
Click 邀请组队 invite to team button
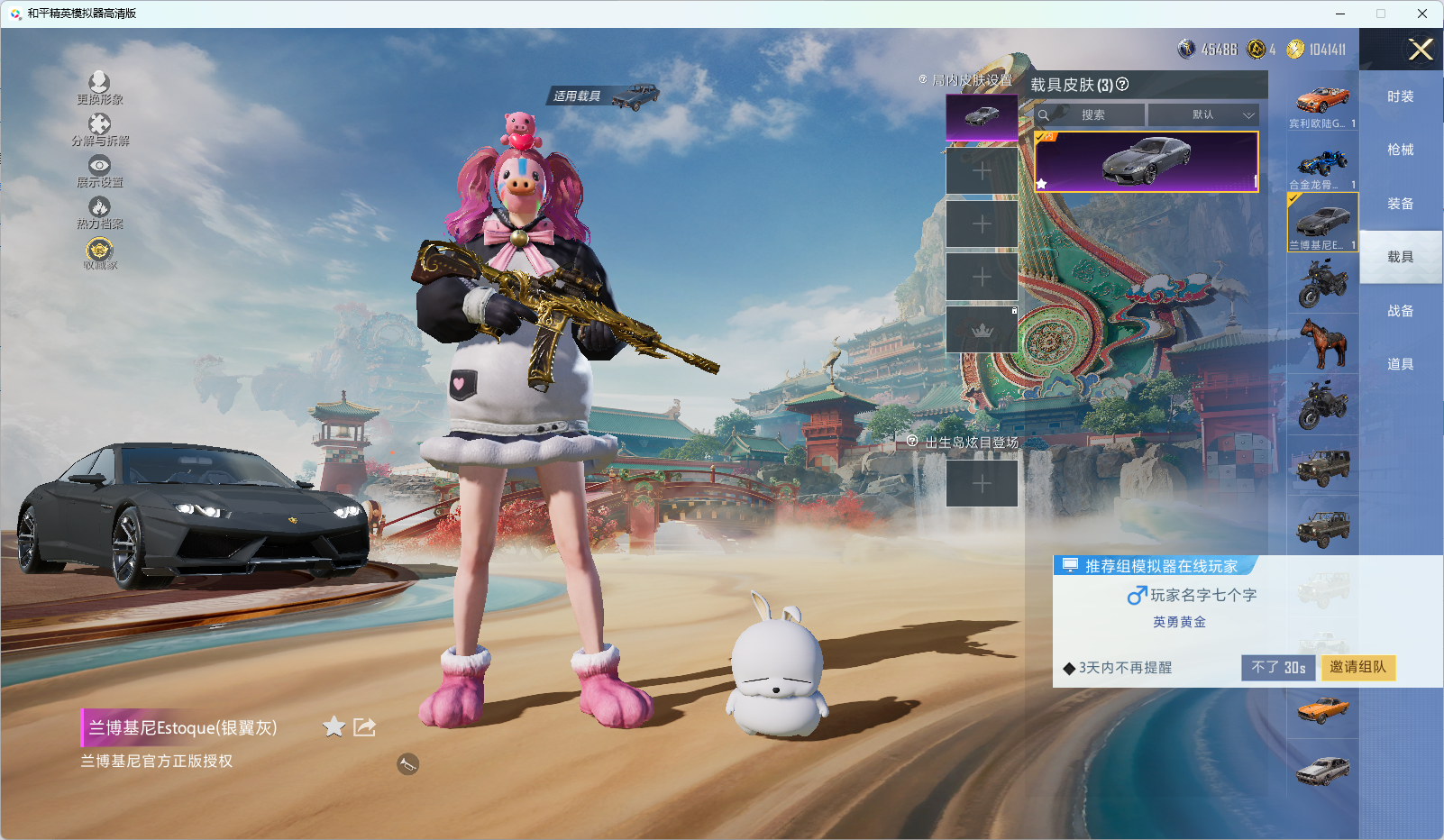1357,667
